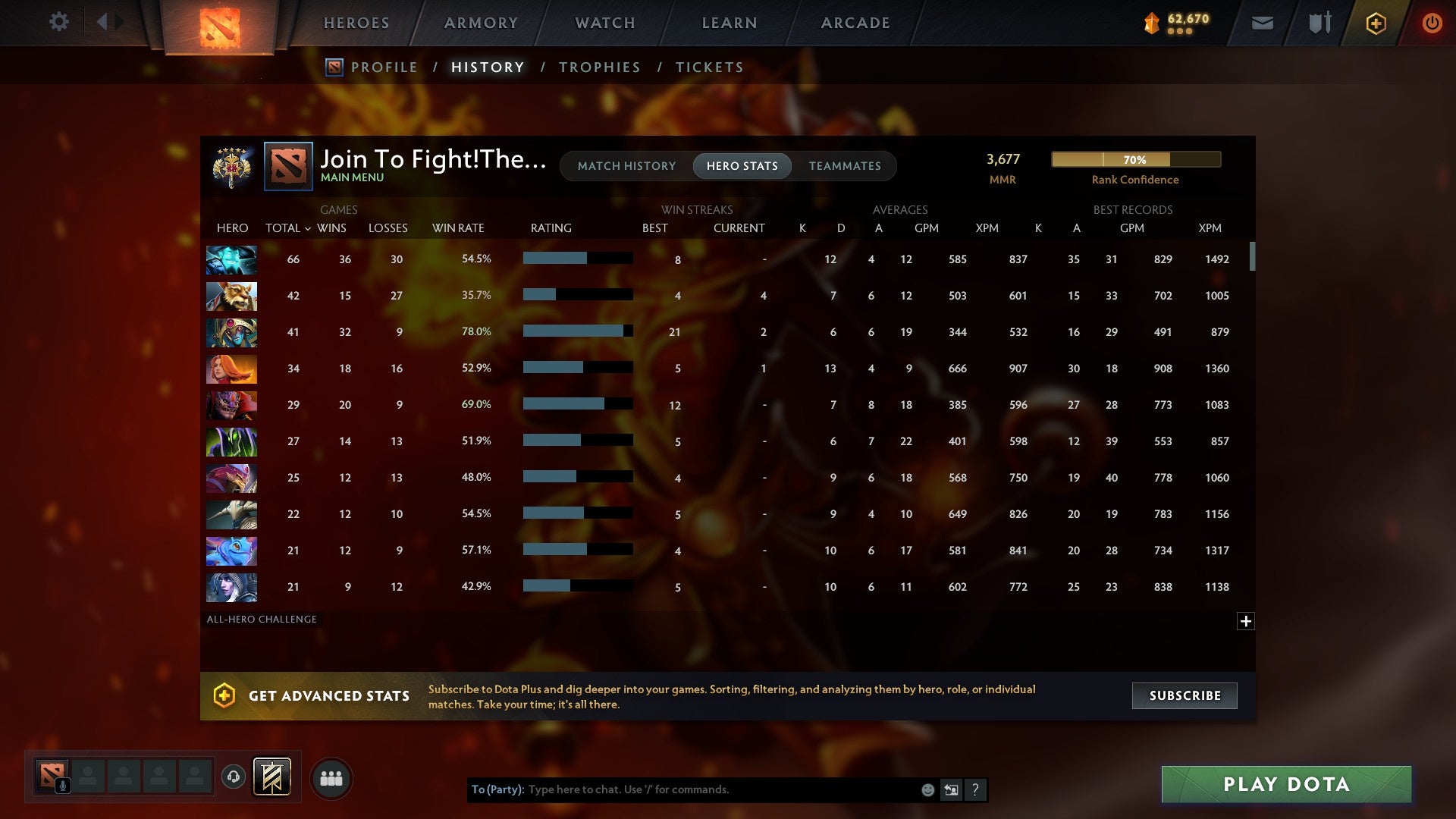Toggle the party voice chat headset
The image size is (1456, 819).
pyautogui.click(x=234, y=777)
